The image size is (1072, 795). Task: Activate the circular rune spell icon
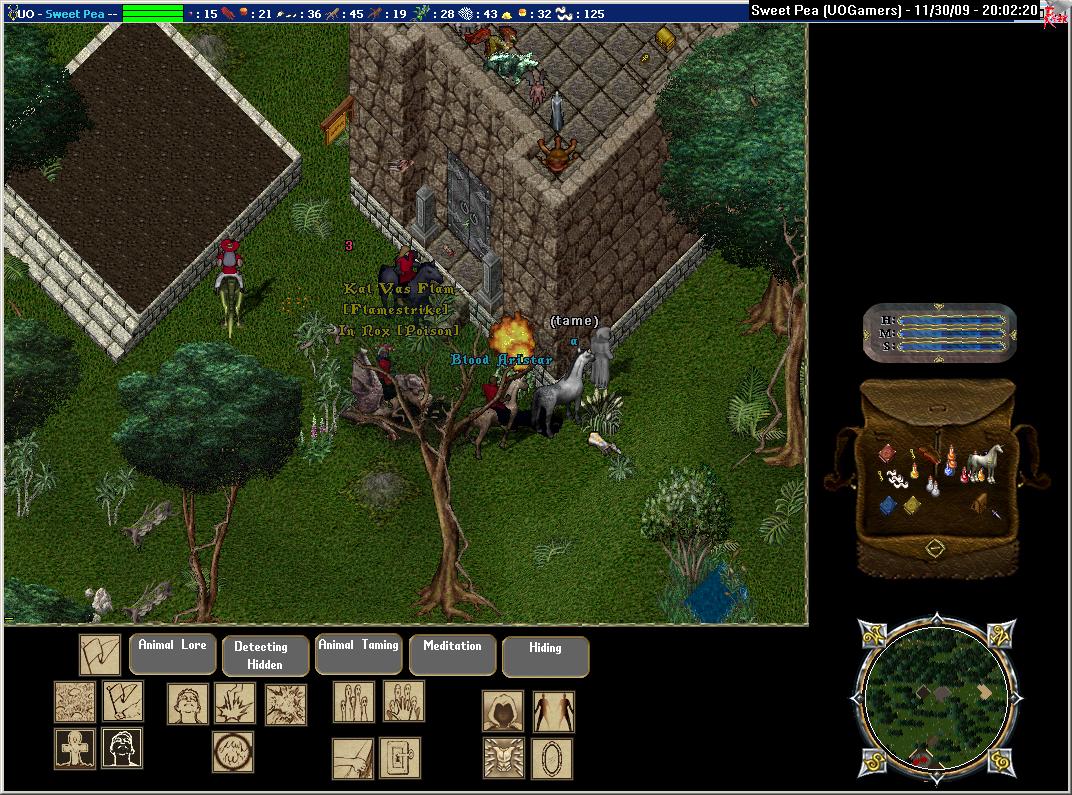point(232,752)
